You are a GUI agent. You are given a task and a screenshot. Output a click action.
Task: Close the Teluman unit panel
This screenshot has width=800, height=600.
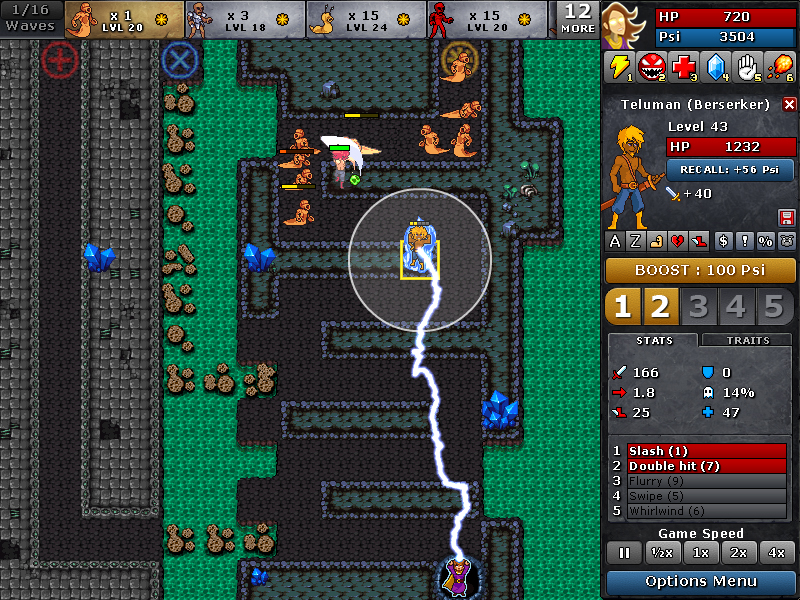tap(789, 104)
